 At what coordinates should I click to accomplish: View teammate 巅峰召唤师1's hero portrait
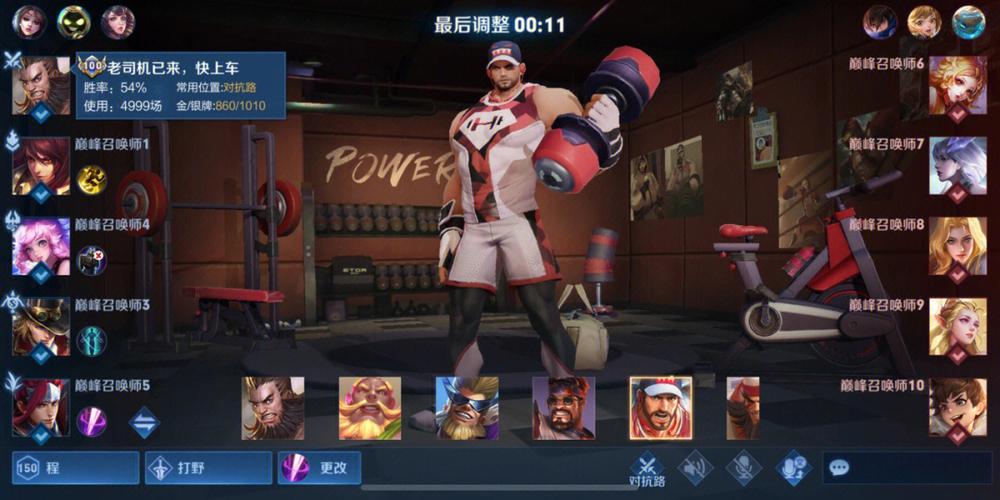point(41,166)
